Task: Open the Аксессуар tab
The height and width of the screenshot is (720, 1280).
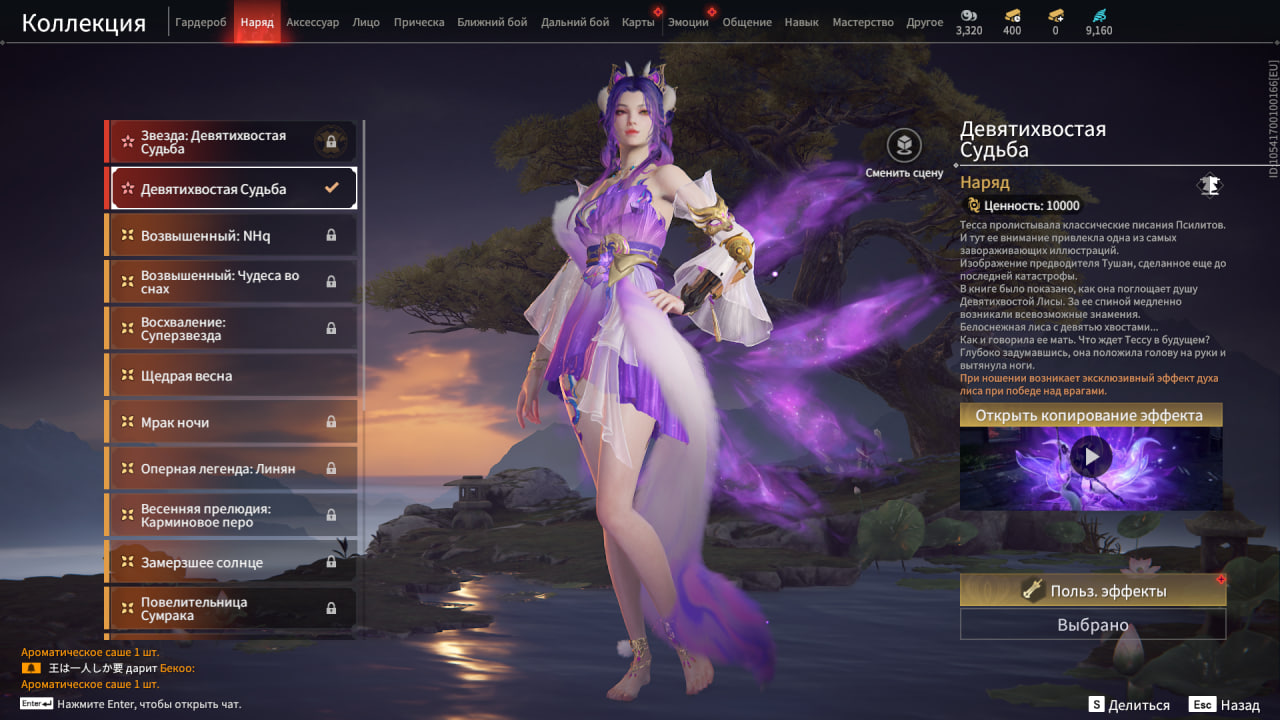Action: coord(312,22)
